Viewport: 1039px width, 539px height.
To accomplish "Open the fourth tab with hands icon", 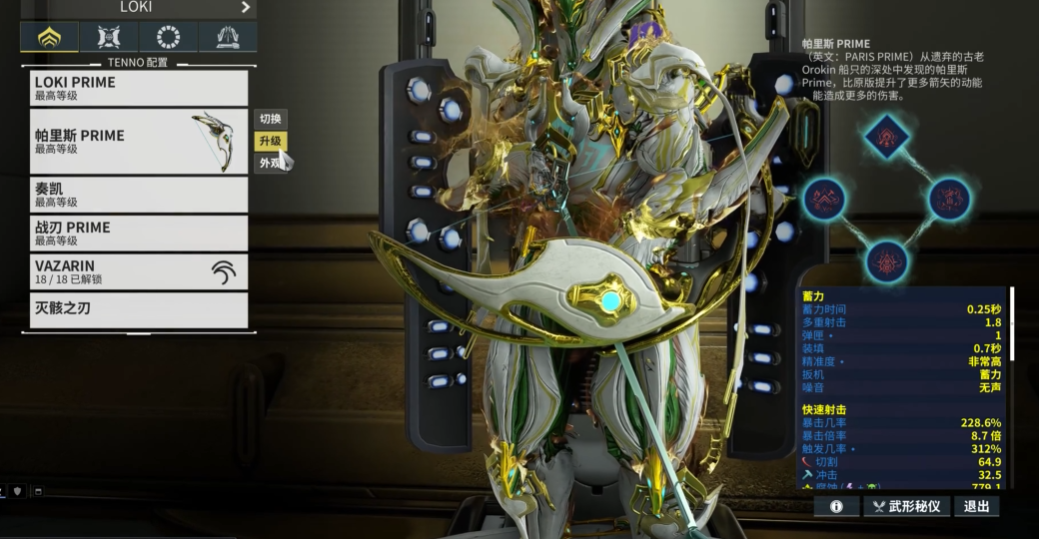I will pyautogui.click(x=227, y=38).
